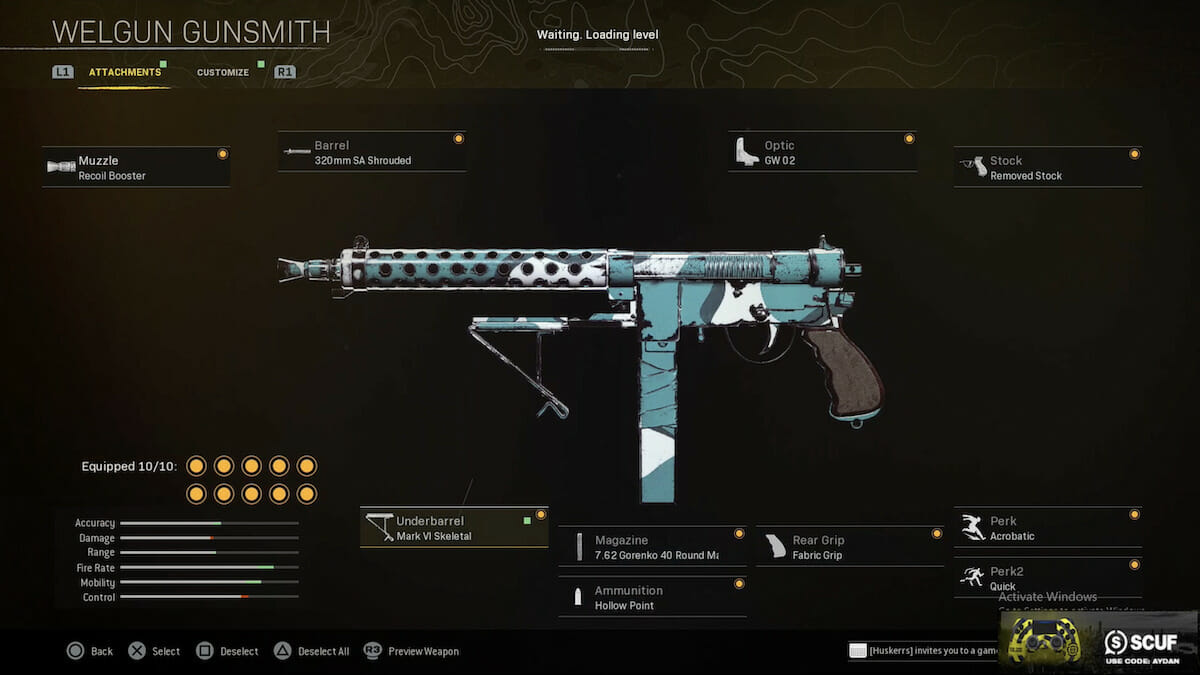The image size is (1200, 675).
Task: Open the Customize tab
Action: coord(223,73)
